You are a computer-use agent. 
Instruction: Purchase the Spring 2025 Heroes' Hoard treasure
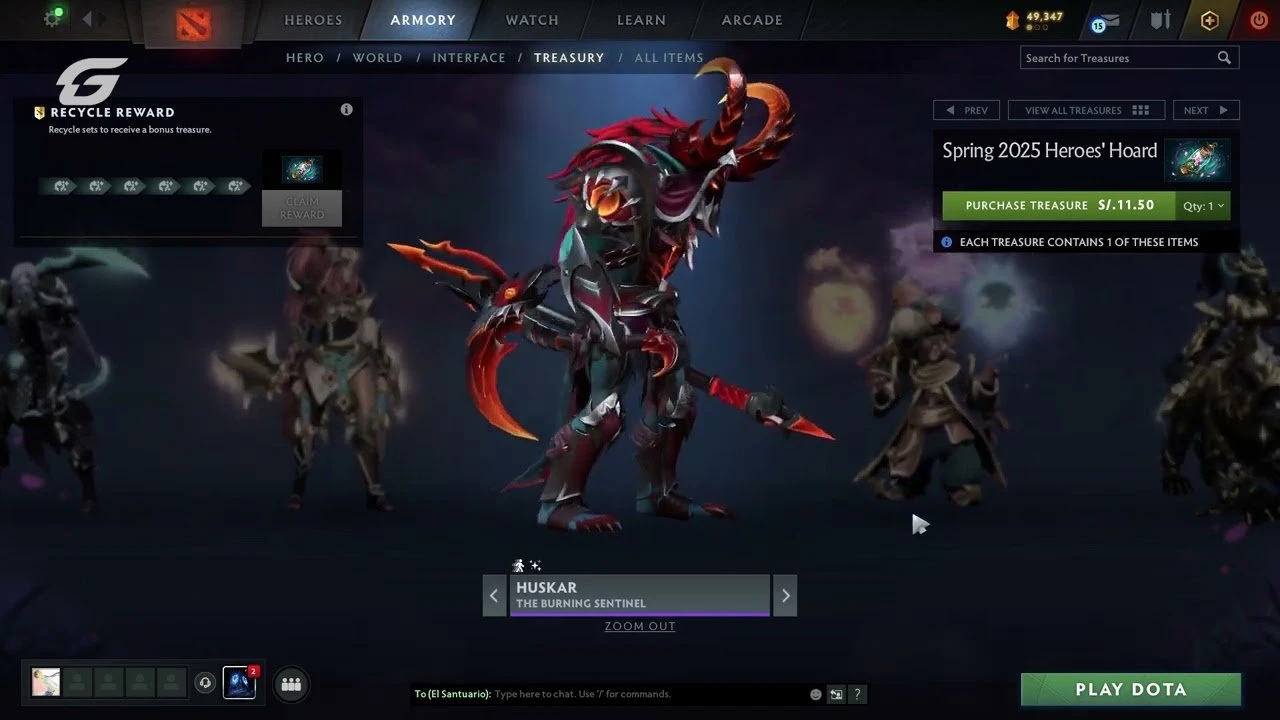click(x=1057, y=206)
